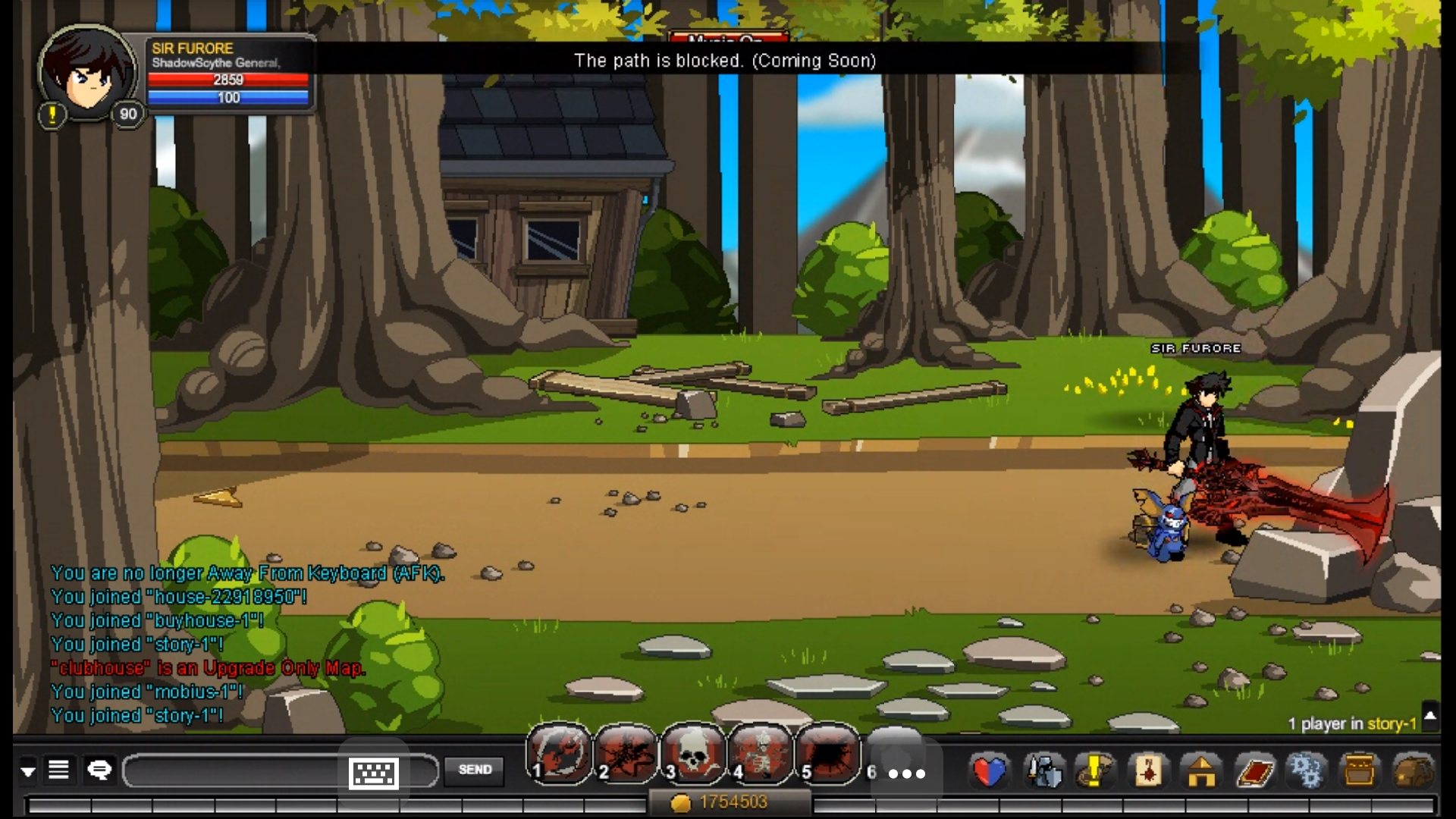1456x819 pixels.
Task: Cast skill 4 skeleton ability
Action: tap(760, 755)
